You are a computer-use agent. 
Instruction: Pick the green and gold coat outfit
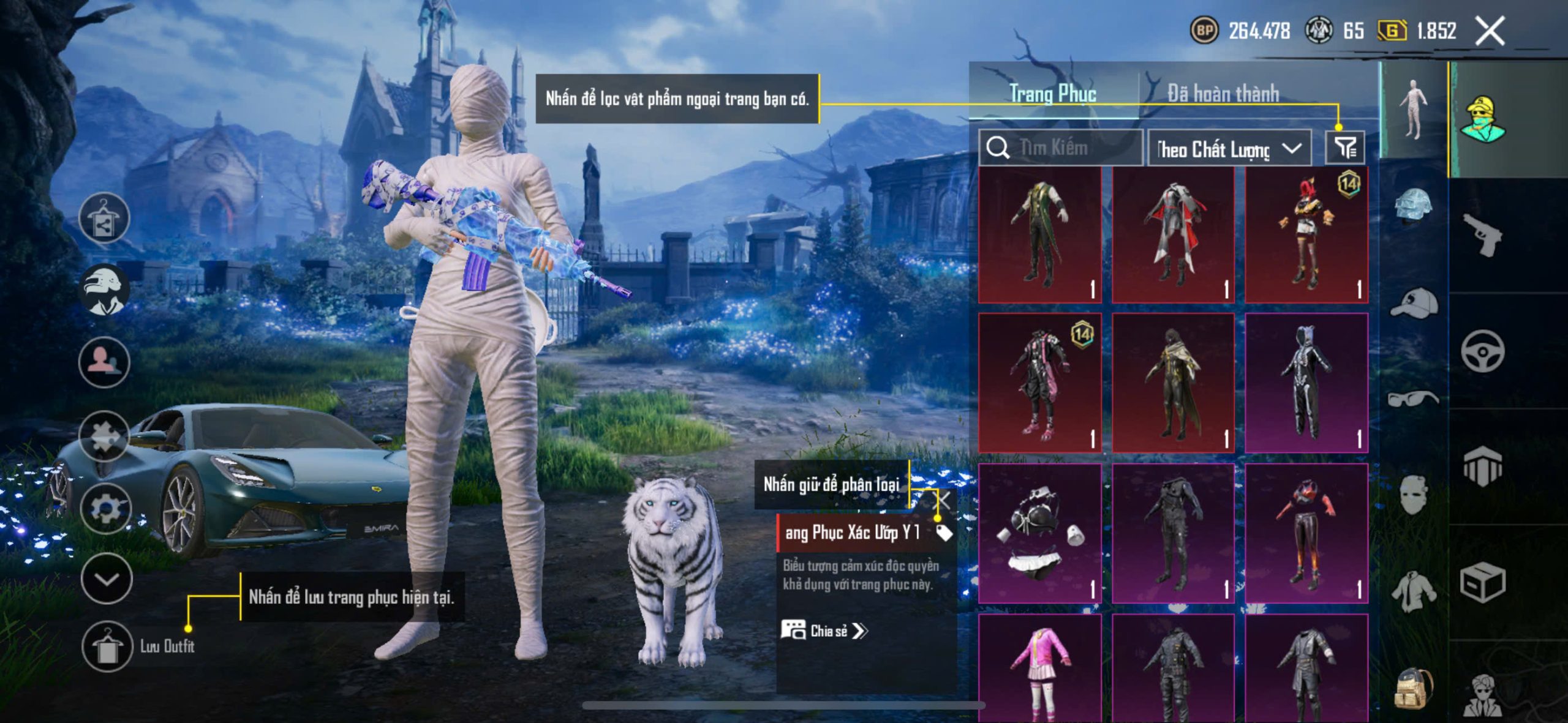1039,235
